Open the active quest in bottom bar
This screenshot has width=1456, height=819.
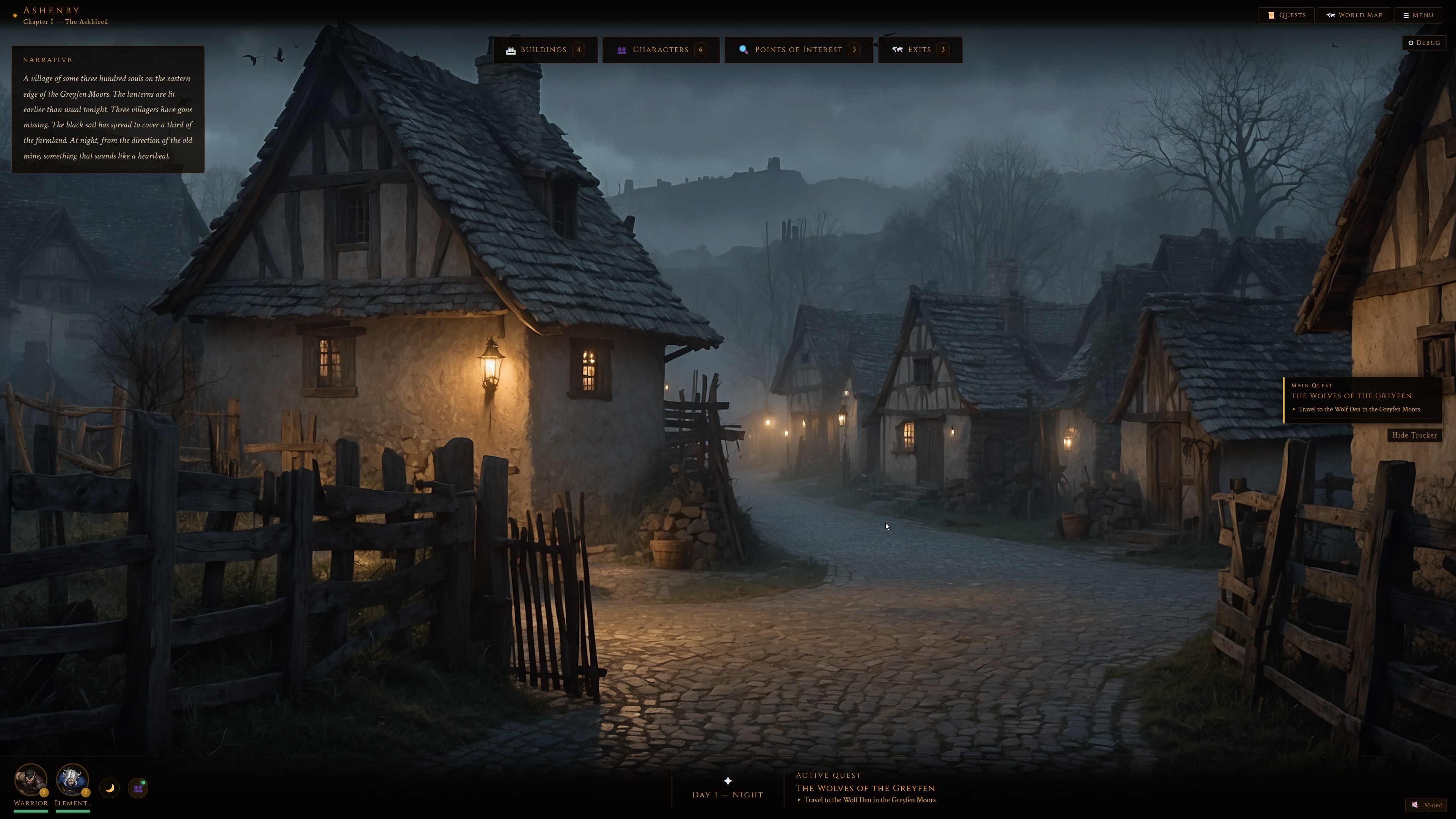click(x=865, y=788)
